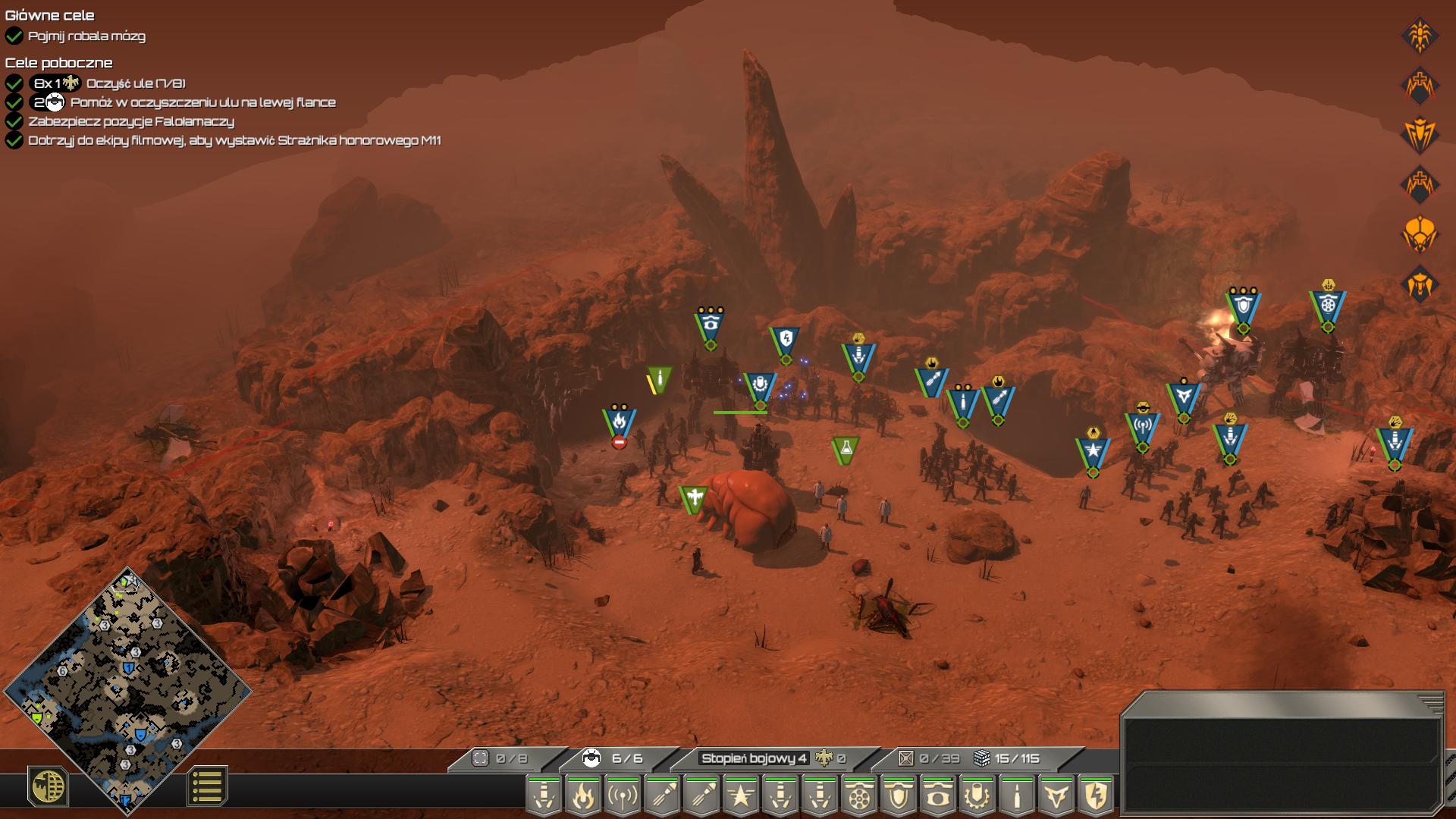The width and height of the screenshot is (1456, 819).
Task: Select the gear engineer squad in unit bar
Action: click(977, 796)
